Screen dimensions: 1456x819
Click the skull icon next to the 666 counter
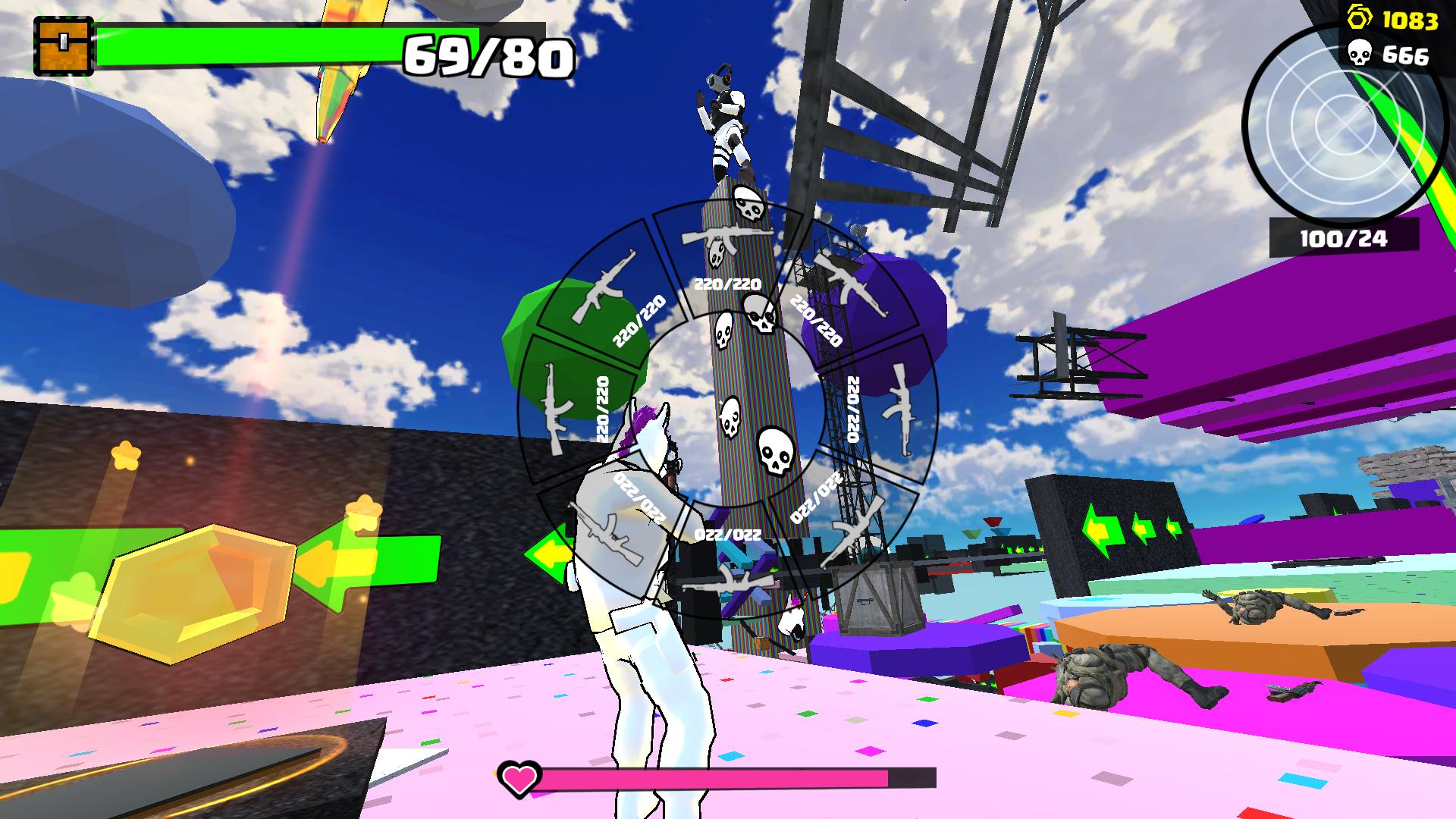pyautogui.click(x=1362, y=52)
